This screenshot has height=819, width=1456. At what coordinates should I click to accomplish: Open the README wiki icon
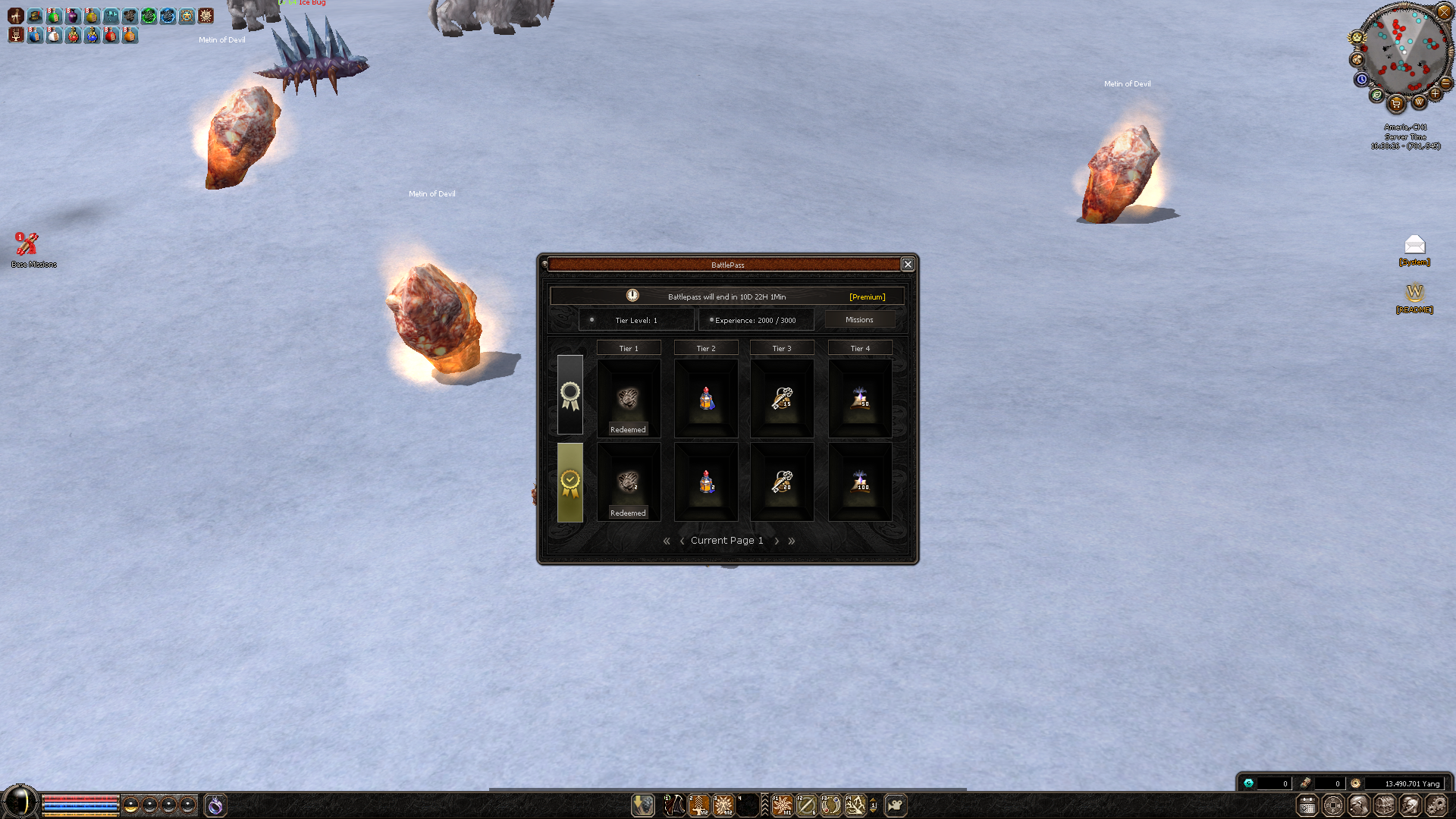point(1414,293)
